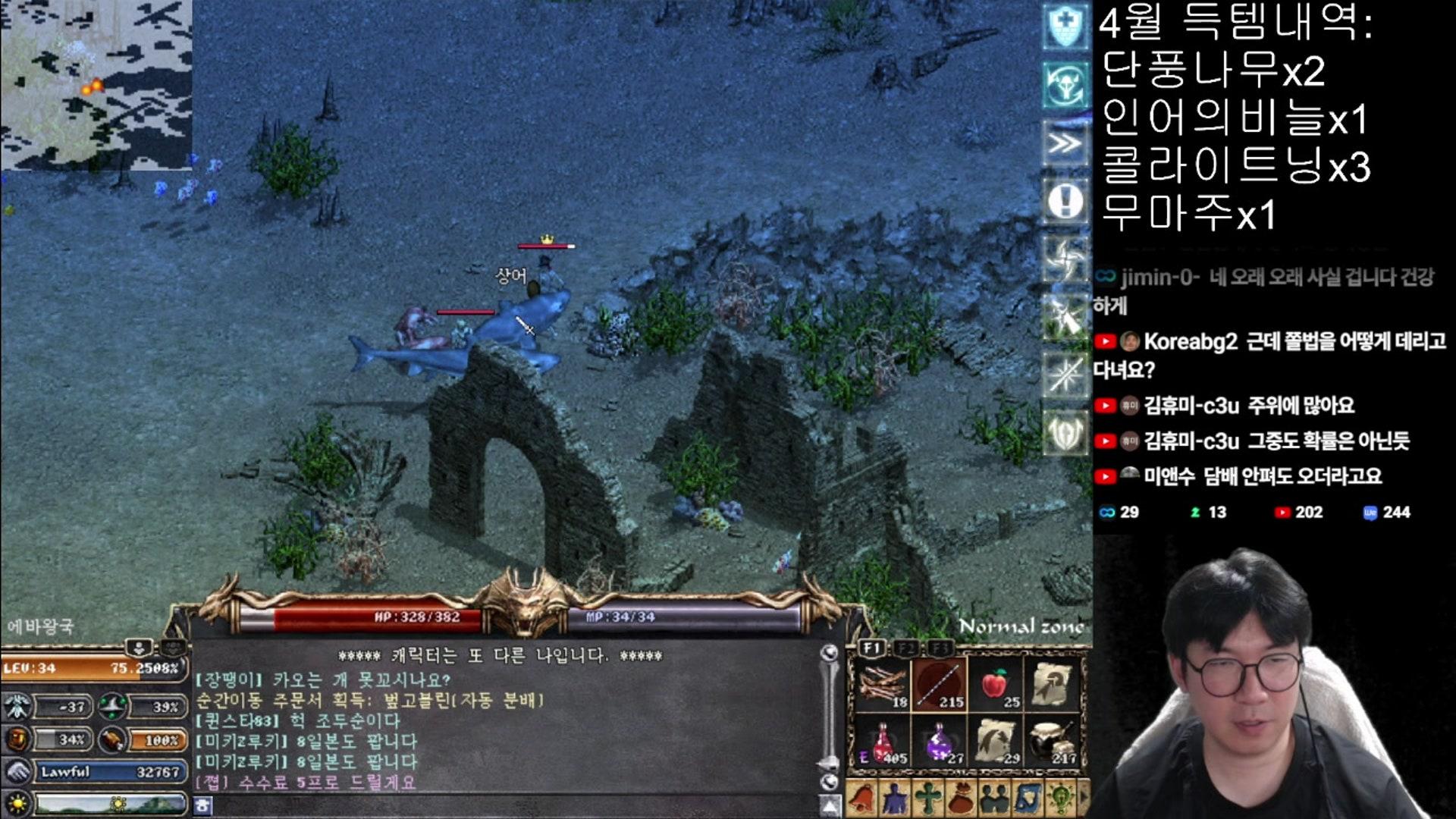Use the black pot item with 217 count
Image resolution: width=1456 pixels, height=819 pixels.
coord(1053,741)
